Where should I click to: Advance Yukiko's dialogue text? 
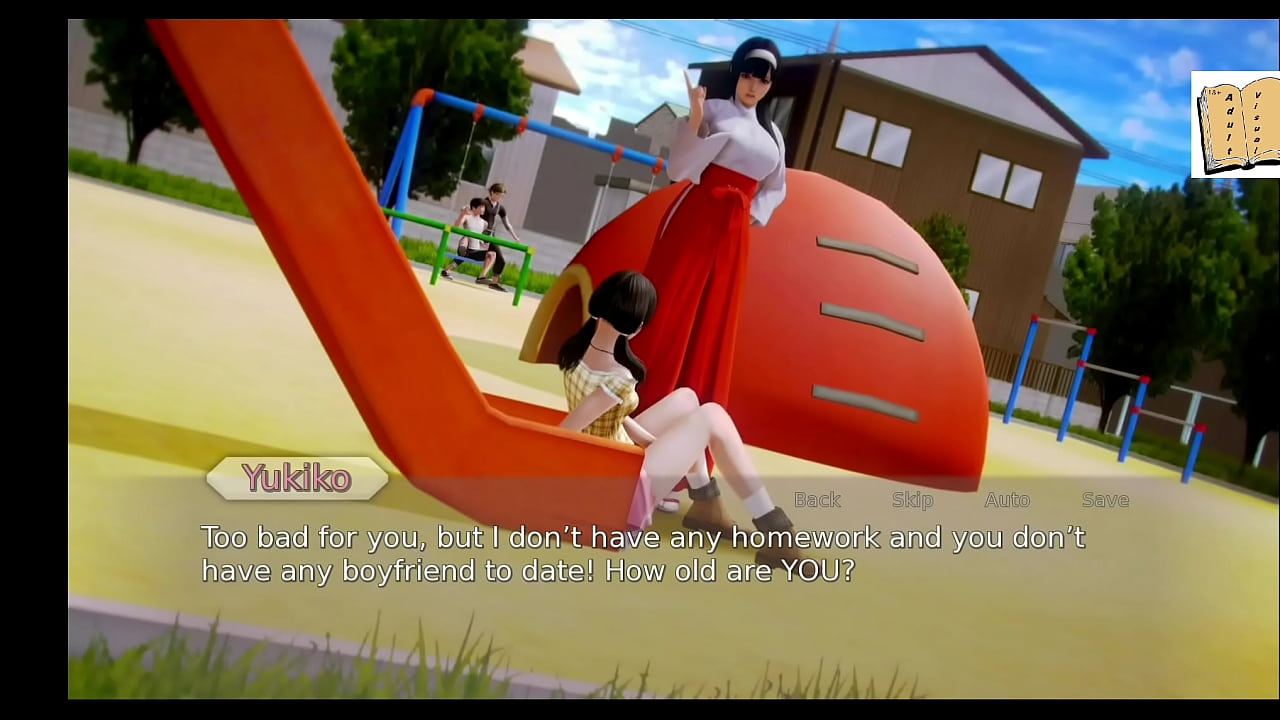pos(642,554)
